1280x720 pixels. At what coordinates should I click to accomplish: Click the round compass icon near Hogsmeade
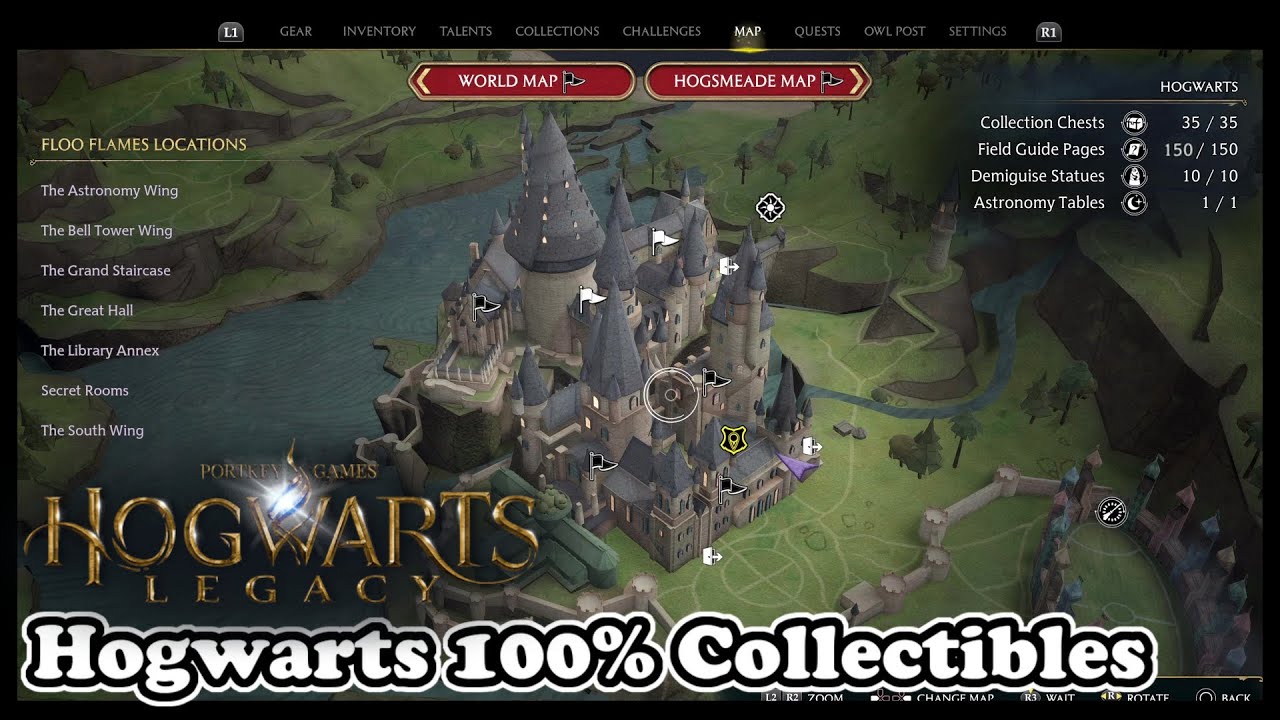point(1110,511)
